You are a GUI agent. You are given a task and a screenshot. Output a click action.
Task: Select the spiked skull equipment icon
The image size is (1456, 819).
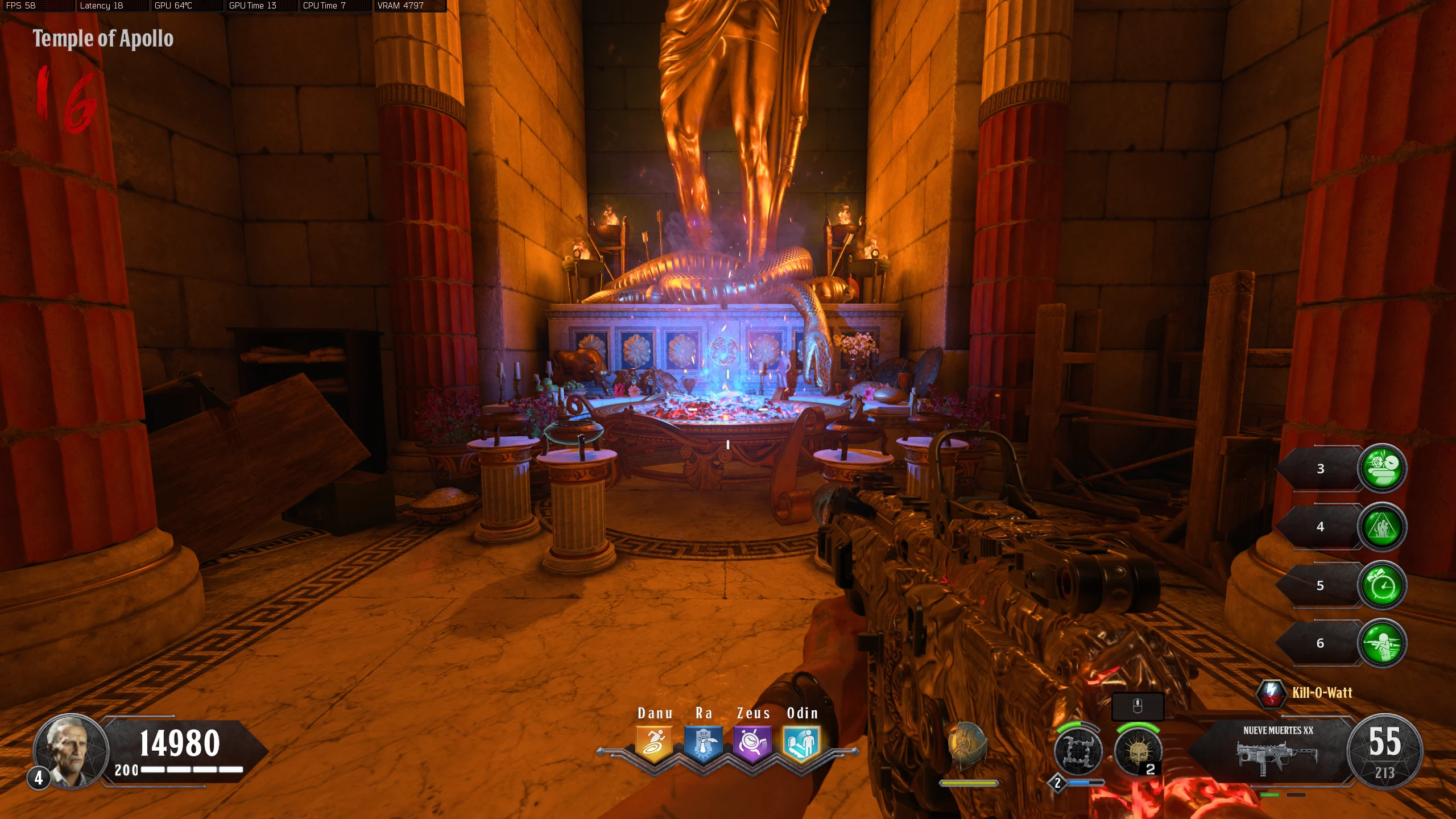[x=1137, y=751]
